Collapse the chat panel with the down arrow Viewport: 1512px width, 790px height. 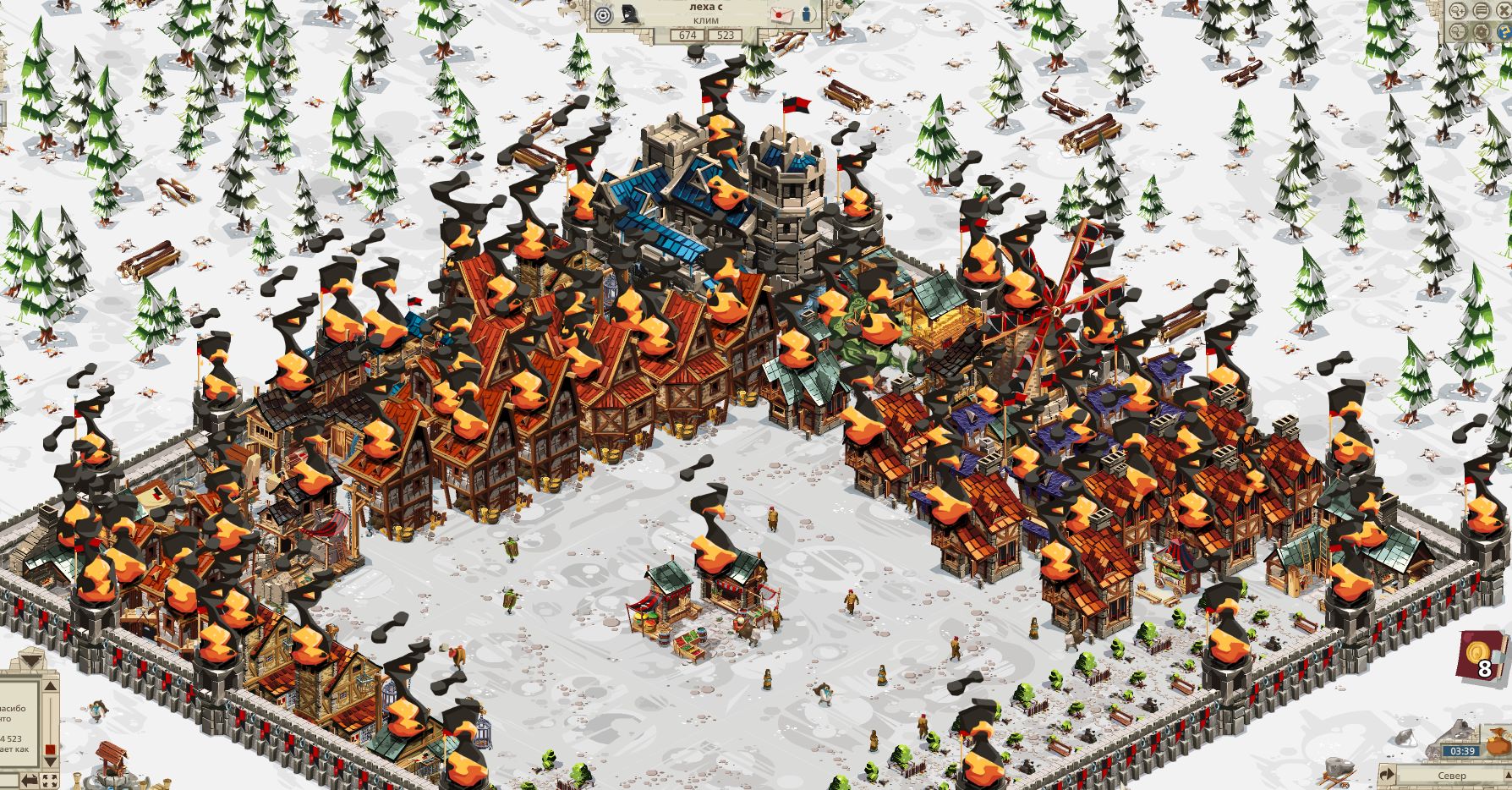tap(31, 658)
